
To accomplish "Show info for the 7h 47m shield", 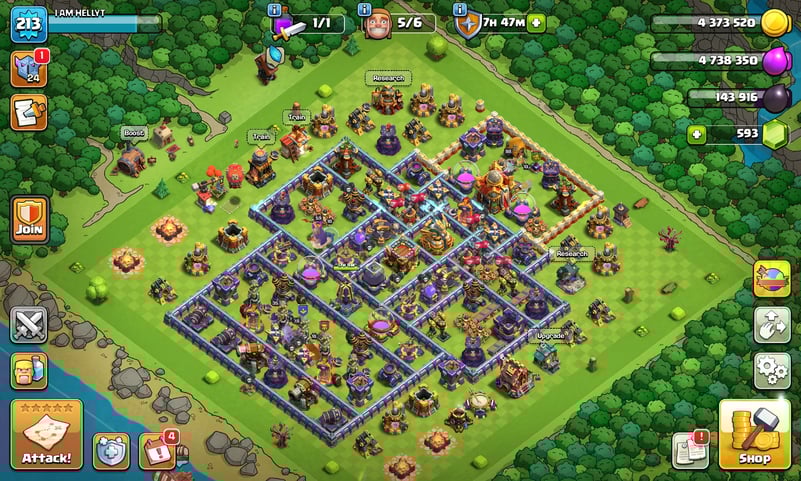I will coord(461,9).
